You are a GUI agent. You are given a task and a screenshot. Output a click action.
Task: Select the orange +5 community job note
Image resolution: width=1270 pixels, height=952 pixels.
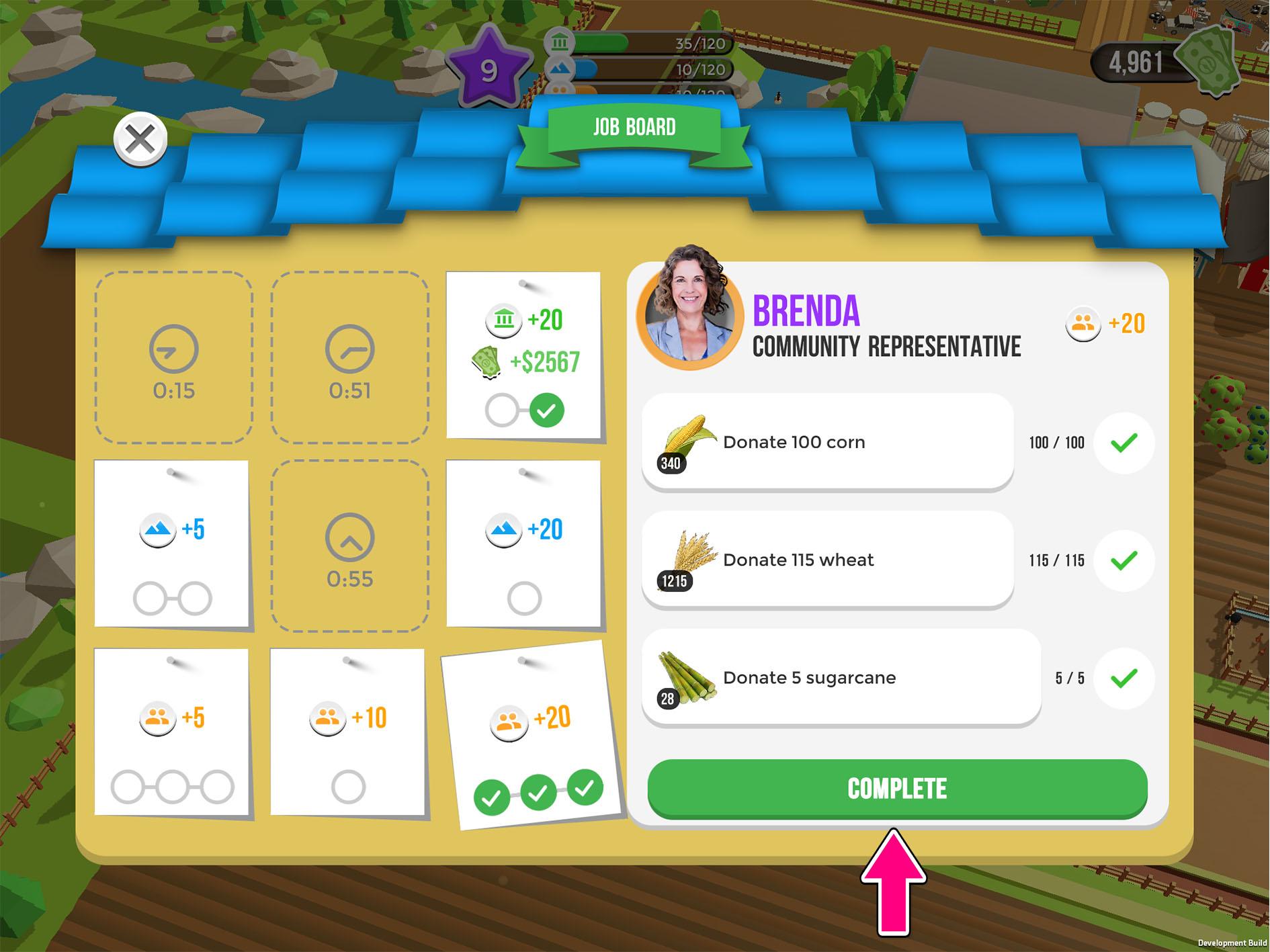[x=172, y=732]
